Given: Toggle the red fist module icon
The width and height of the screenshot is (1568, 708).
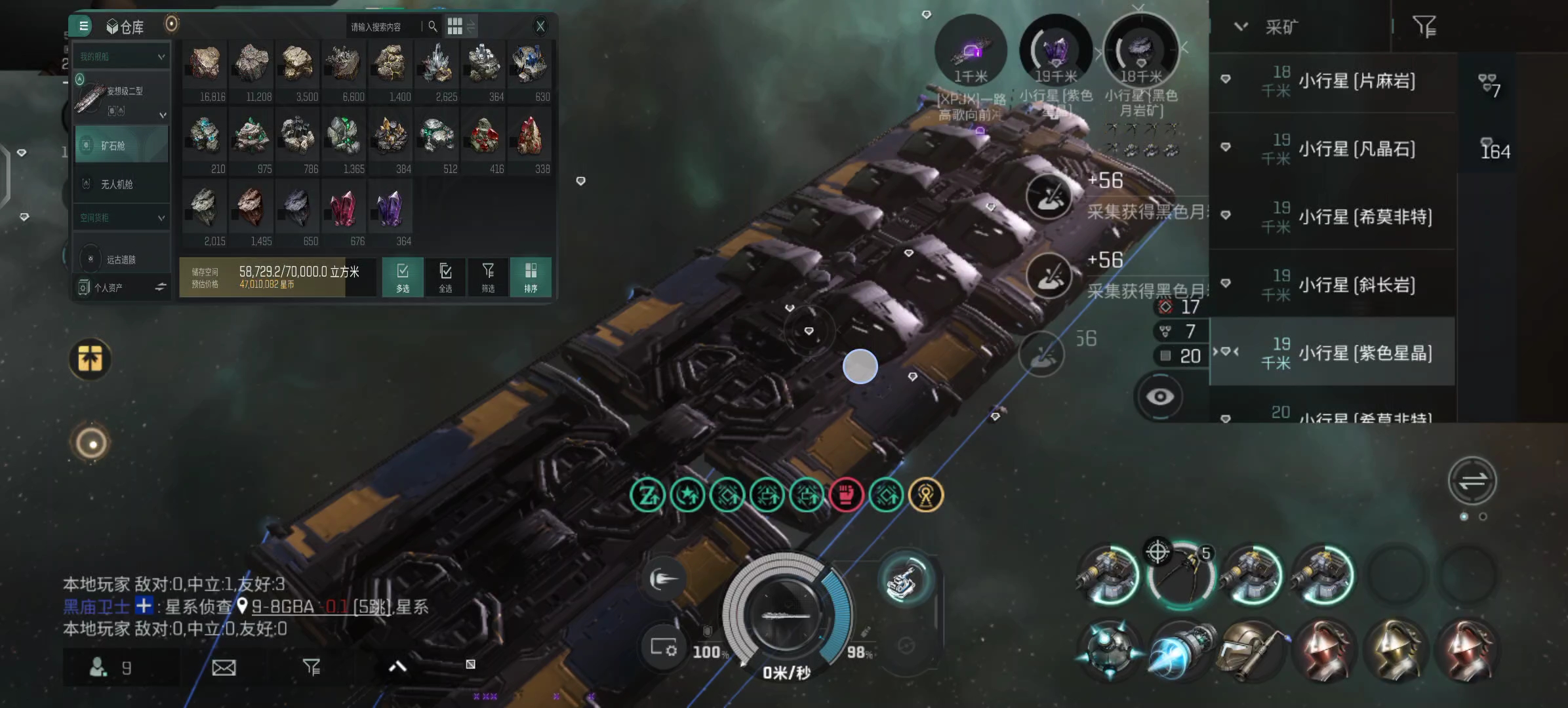Looking at the screenshot, I should click(846, 495).
